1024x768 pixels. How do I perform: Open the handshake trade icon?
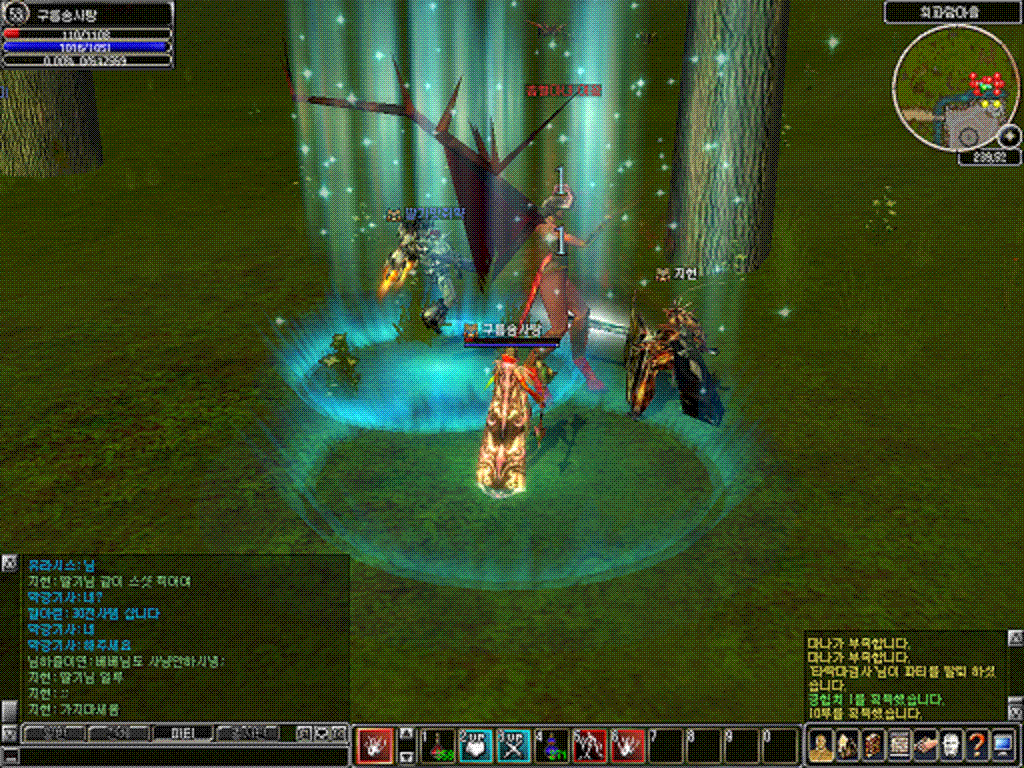click(925, 745)
